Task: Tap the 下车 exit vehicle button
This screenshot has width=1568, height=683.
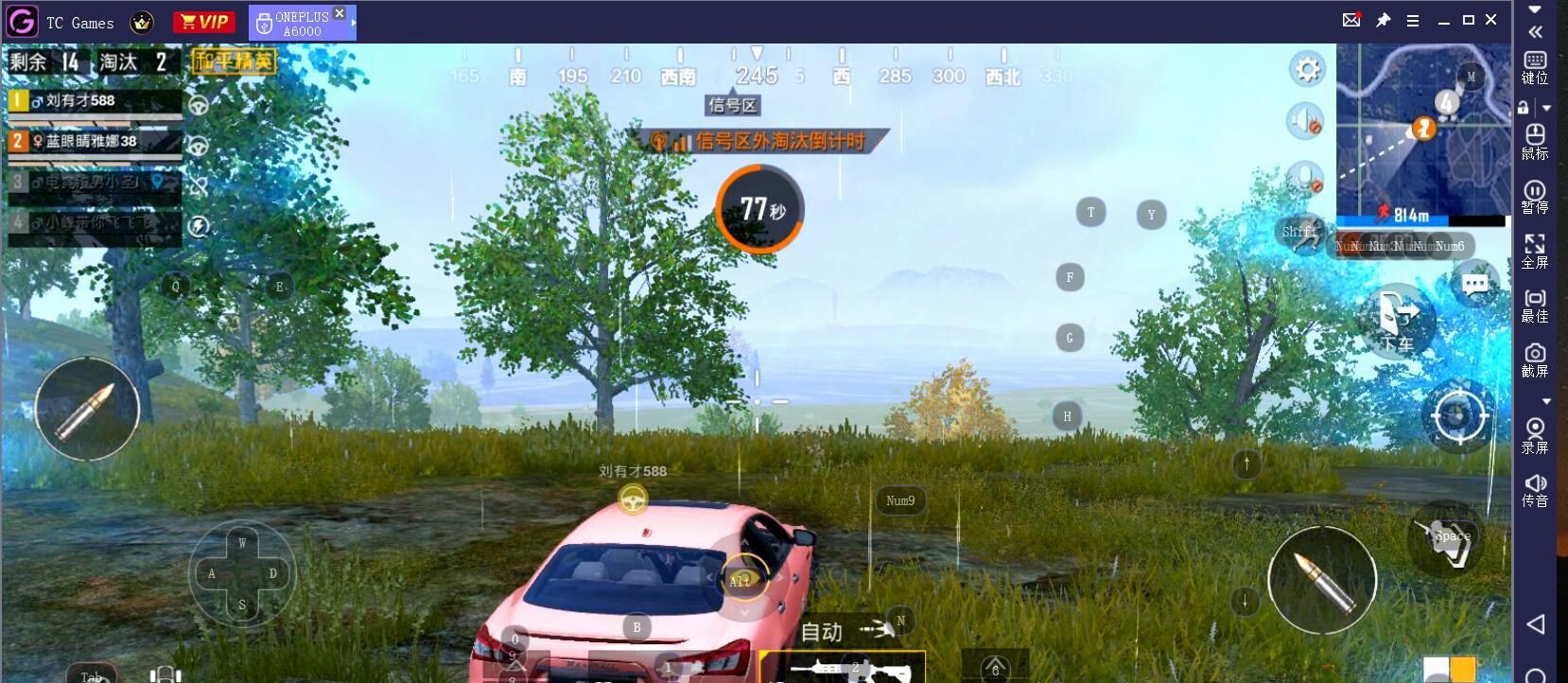Action: tap(1397, 320)
